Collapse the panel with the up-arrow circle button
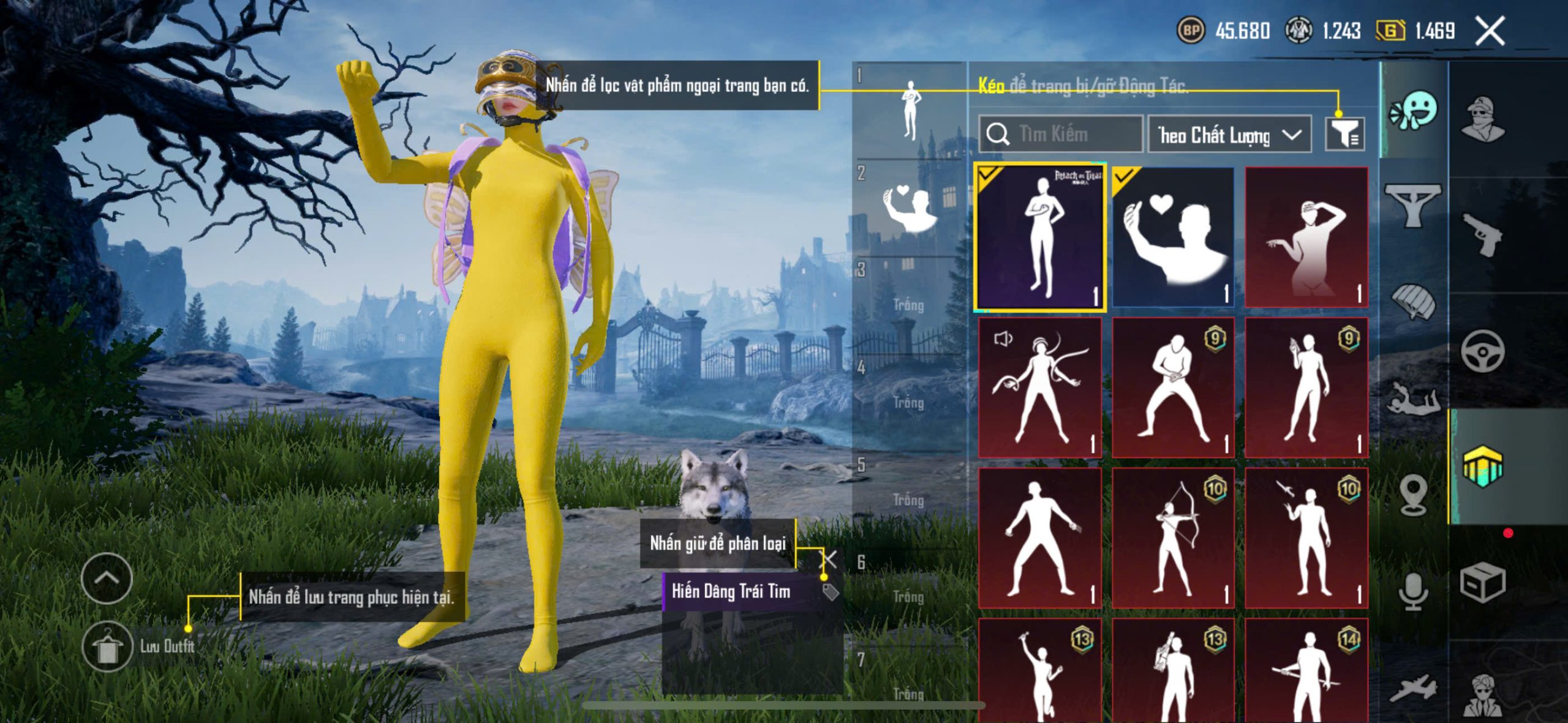Viewport: 1568px width, 723px height. (107, 578)
